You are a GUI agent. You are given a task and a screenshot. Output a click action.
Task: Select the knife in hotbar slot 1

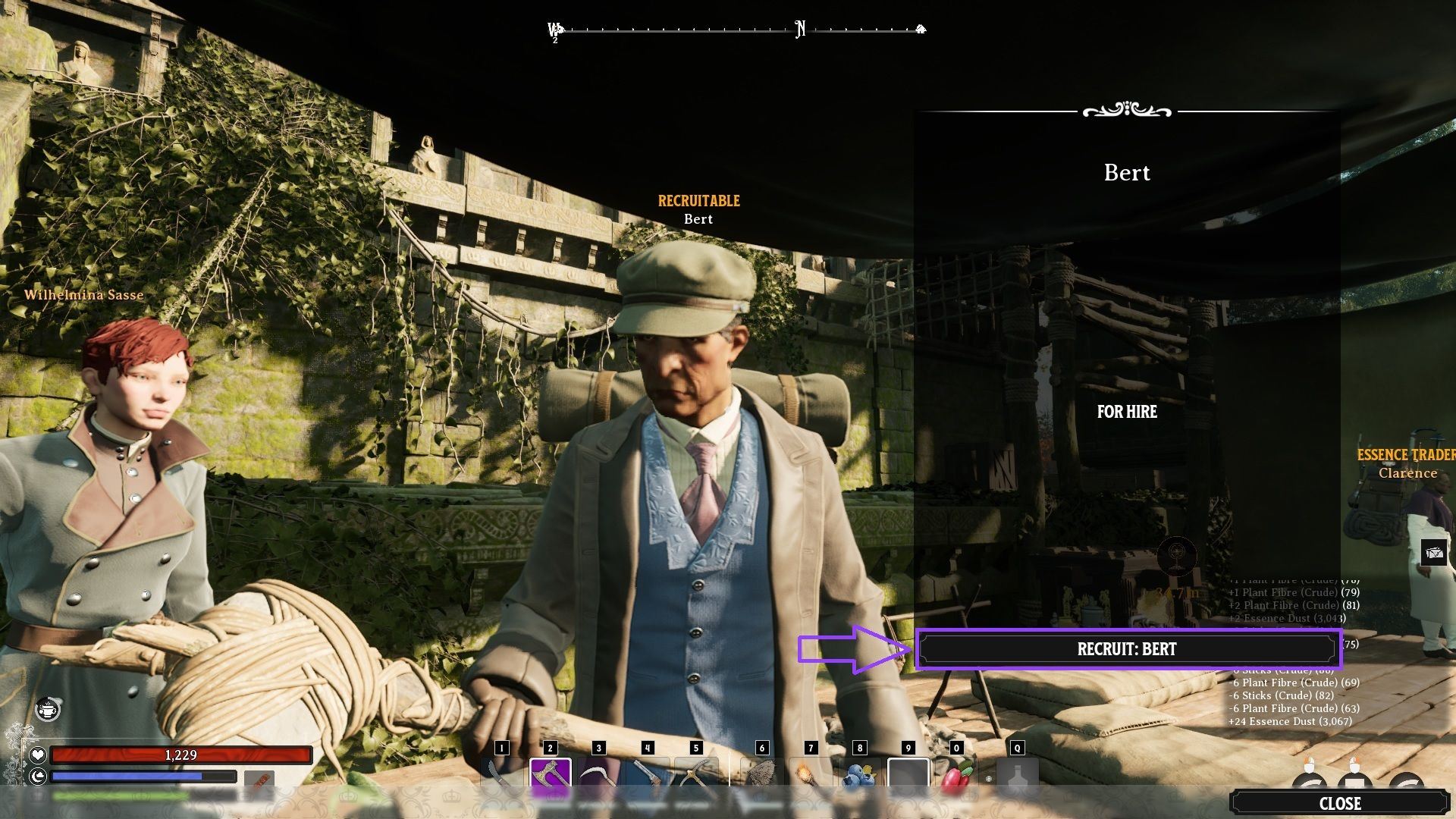(x=501, y=773)
